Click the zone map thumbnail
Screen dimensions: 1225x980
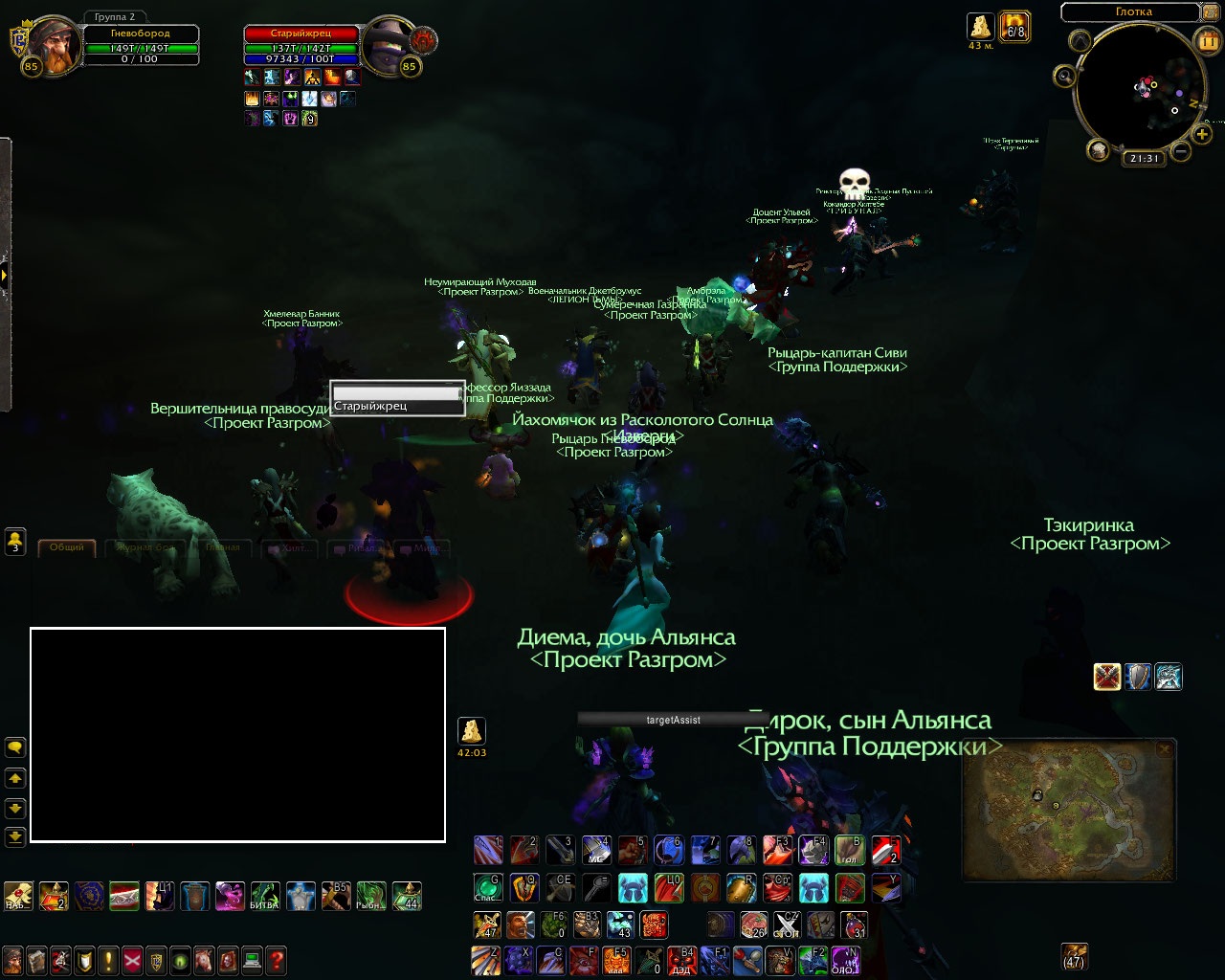click(x=1068, y=810)
